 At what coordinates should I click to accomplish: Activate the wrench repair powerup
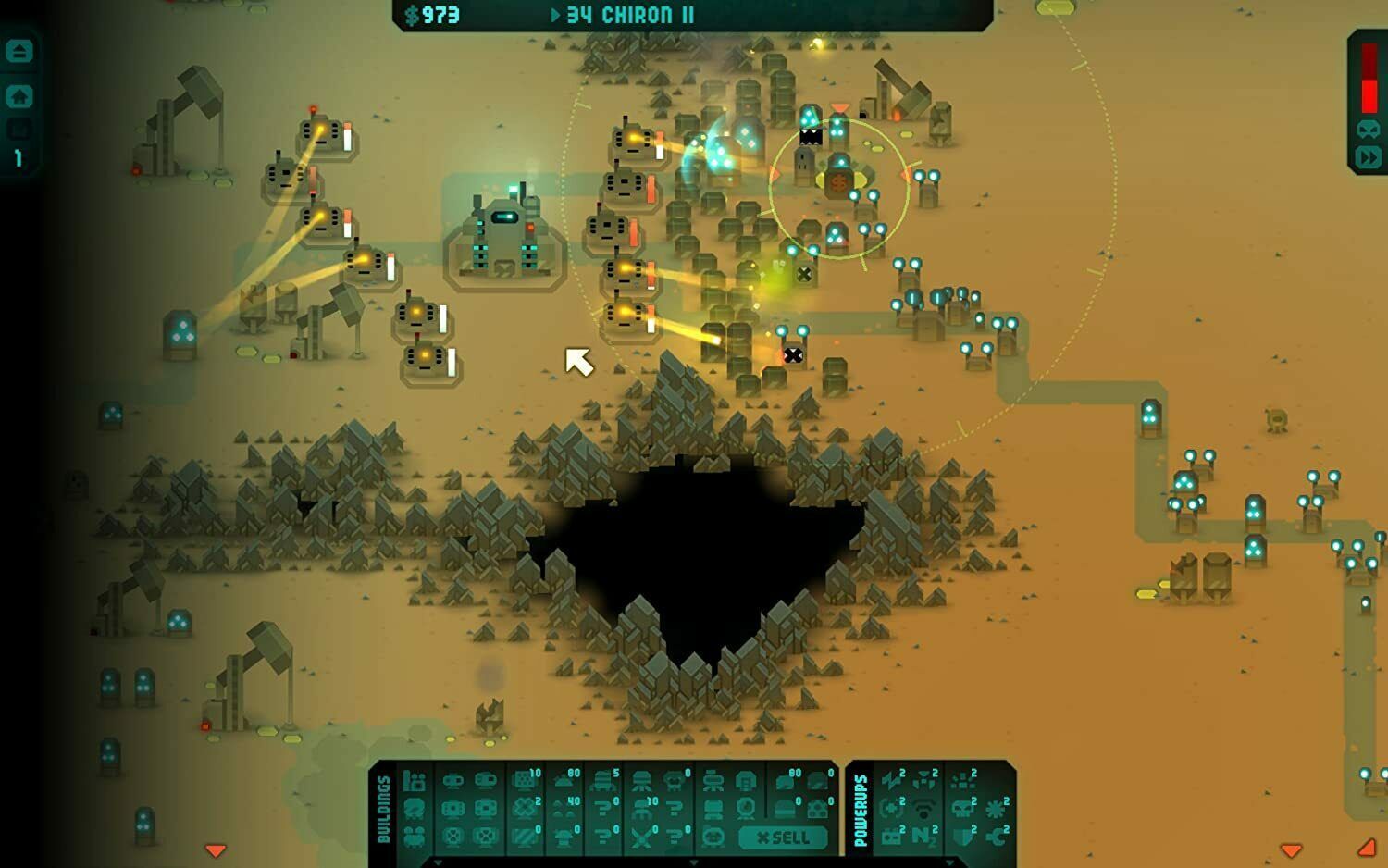[997, 837]
